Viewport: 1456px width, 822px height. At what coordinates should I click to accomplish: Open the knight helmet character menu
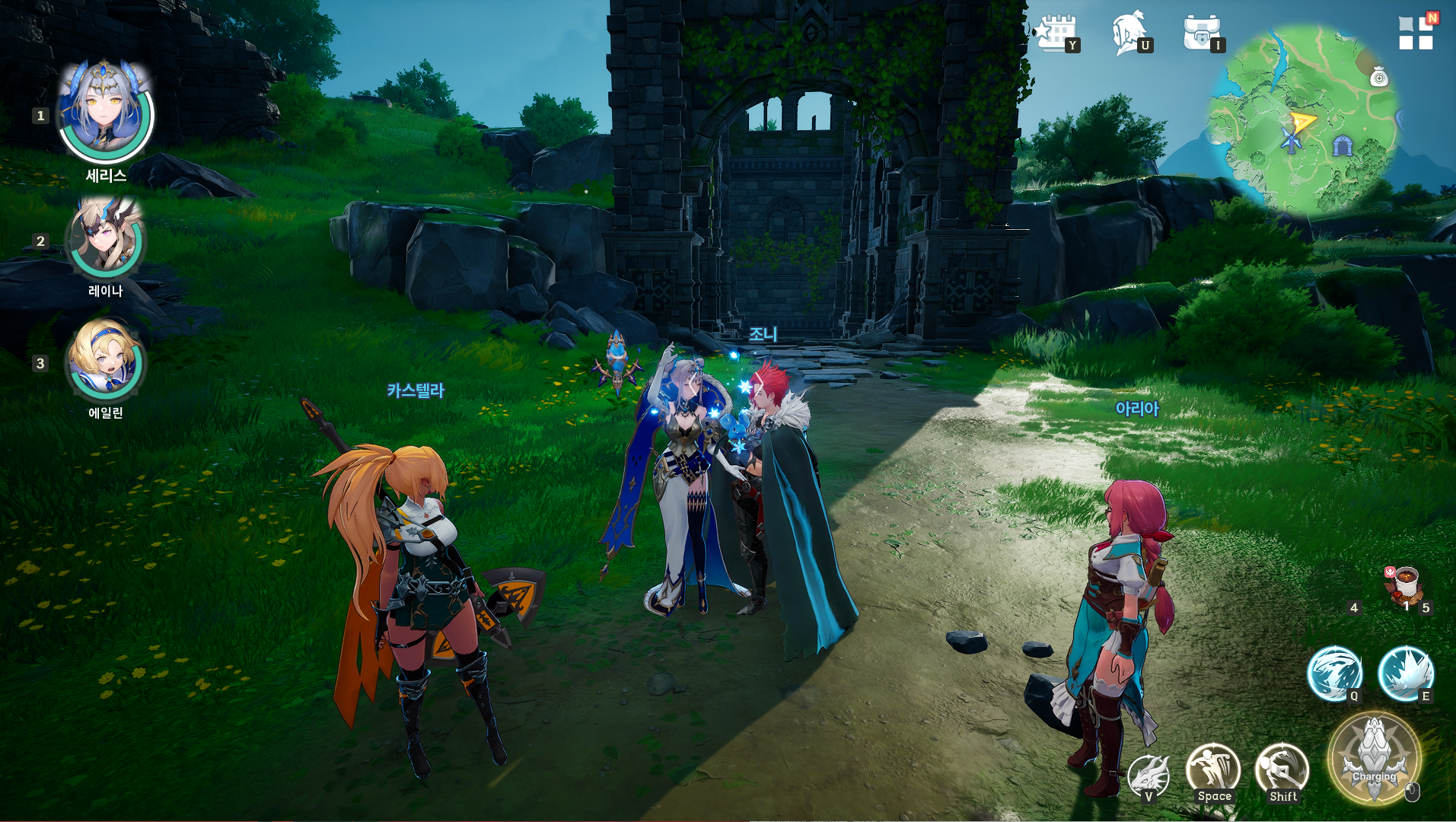click(1128, 33)
